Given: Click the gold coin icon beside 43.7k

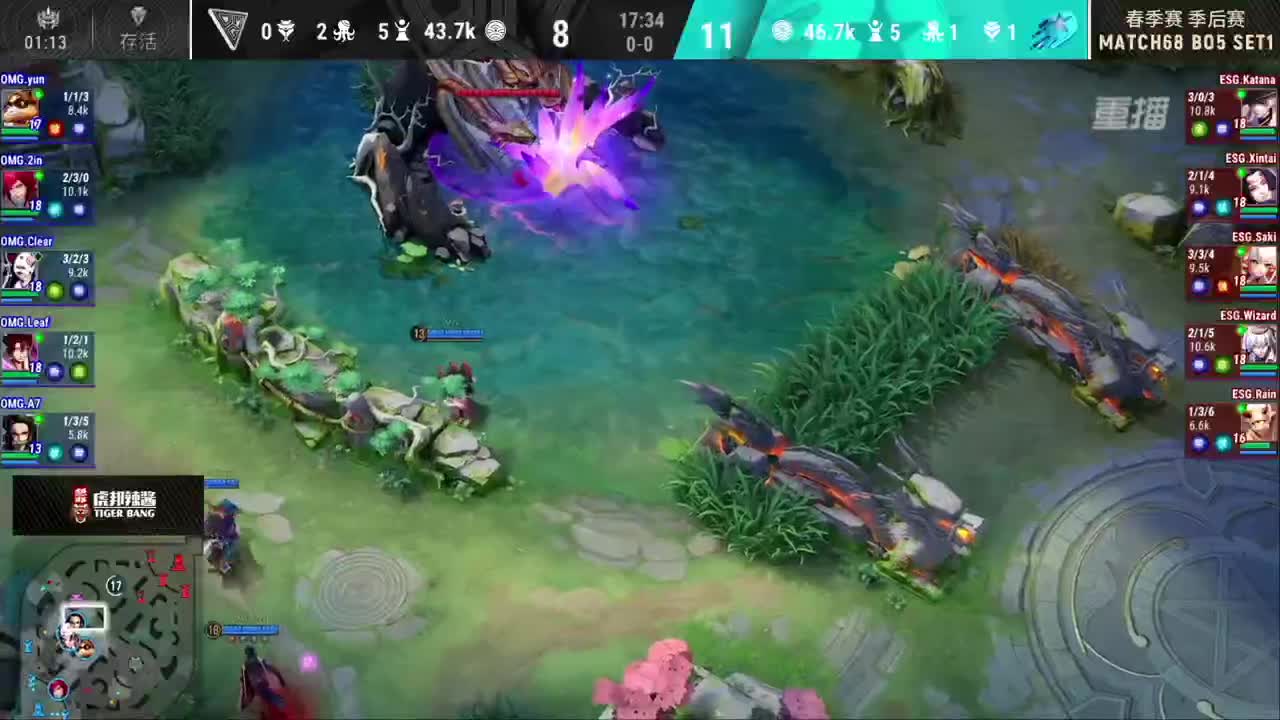Looking at the screenshot, I should (498, 31).
